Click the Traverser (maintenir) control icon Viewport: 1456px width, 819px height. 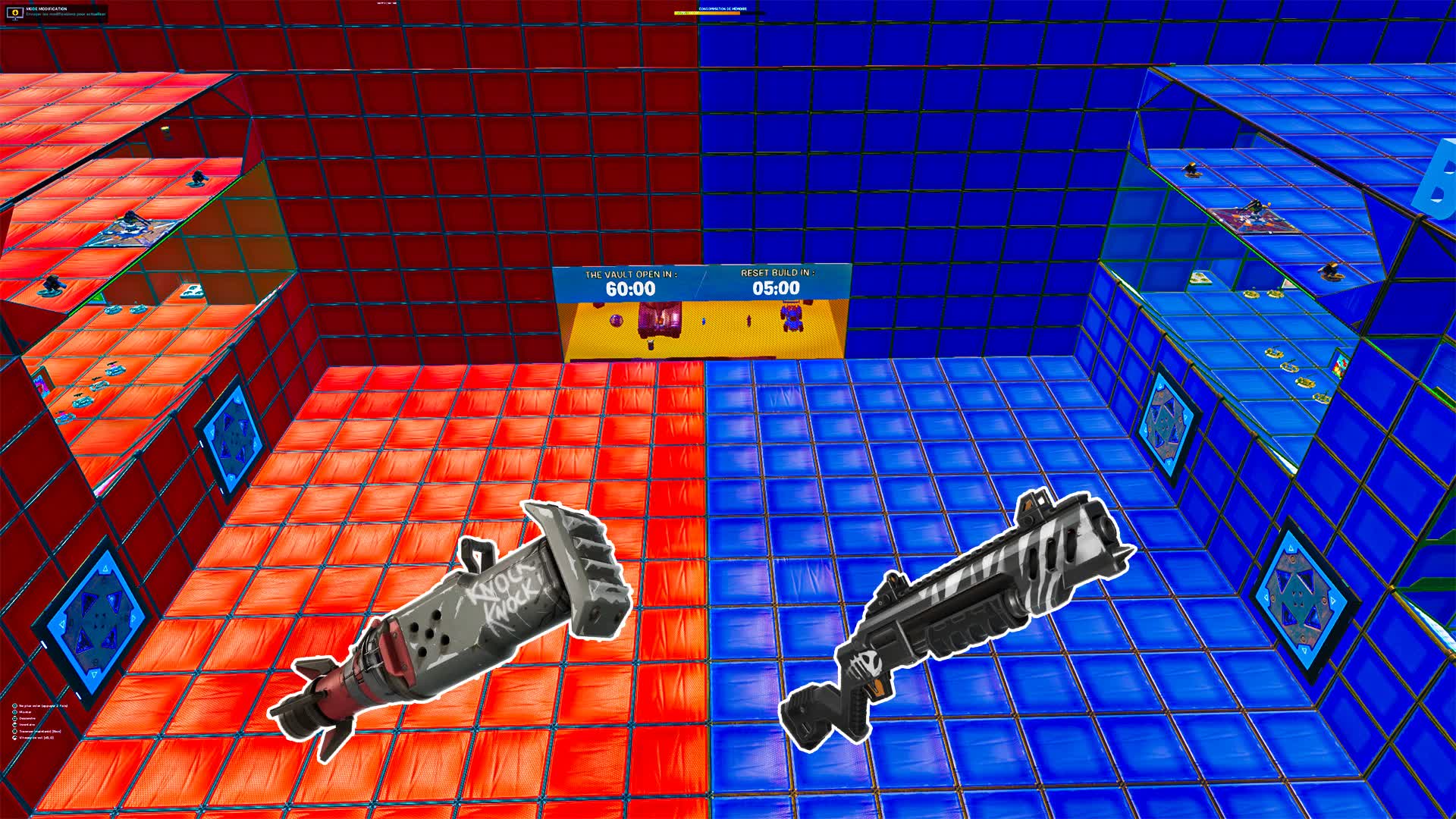15,732
